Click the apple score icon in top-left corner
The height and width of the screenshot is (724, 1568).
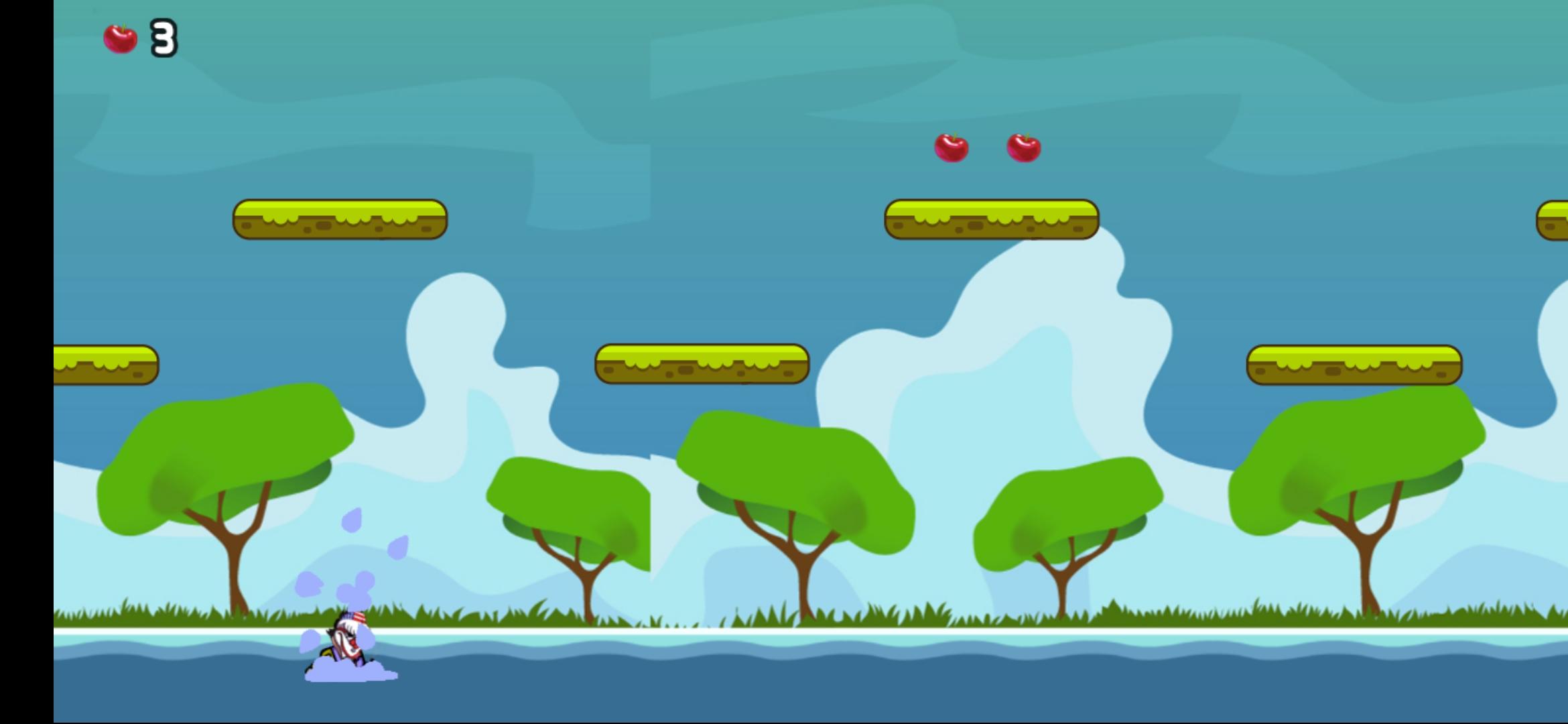(121, 38)
